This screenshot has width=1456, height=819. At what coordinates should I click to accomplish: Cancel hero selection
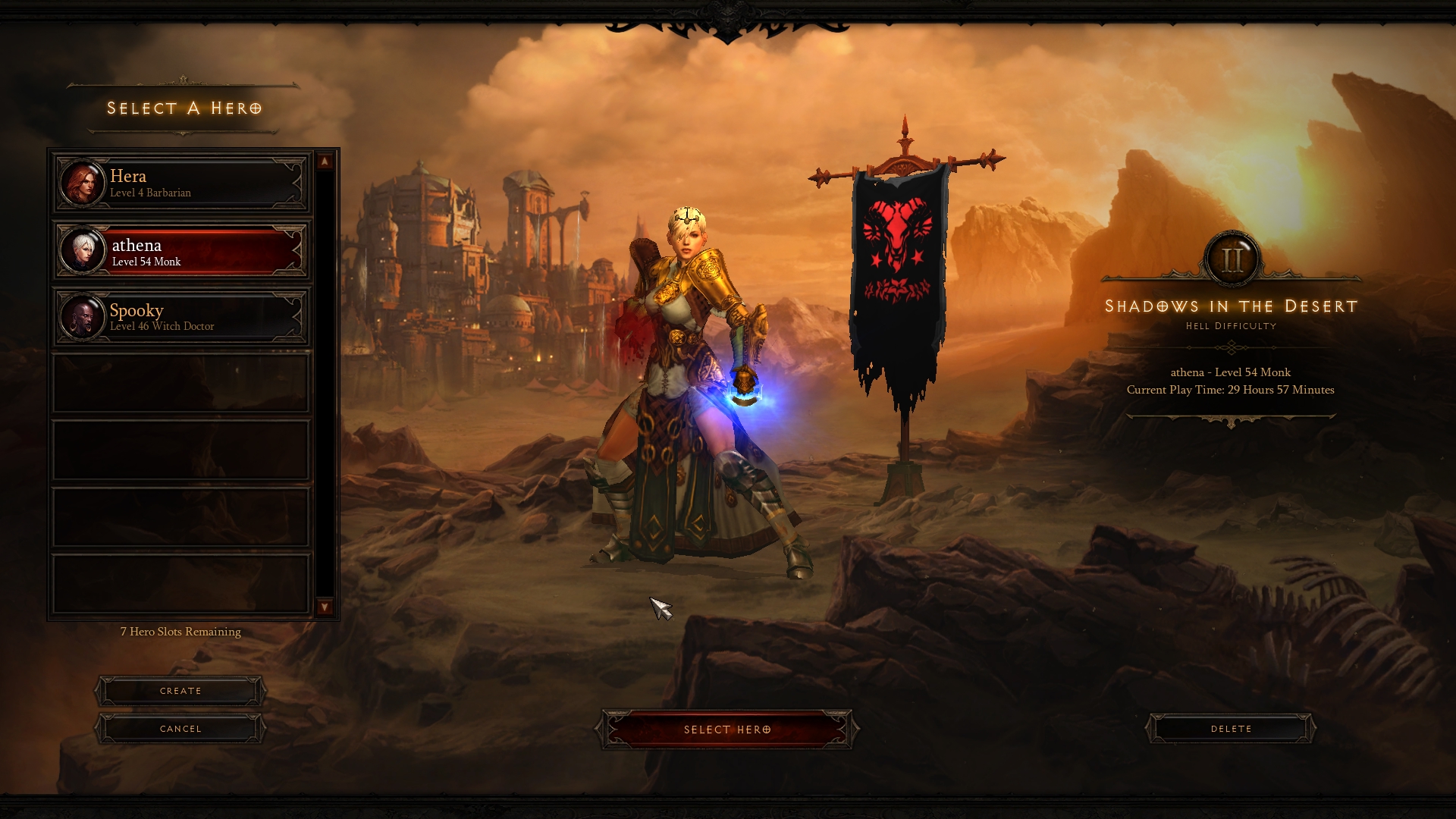pos(180,729)
